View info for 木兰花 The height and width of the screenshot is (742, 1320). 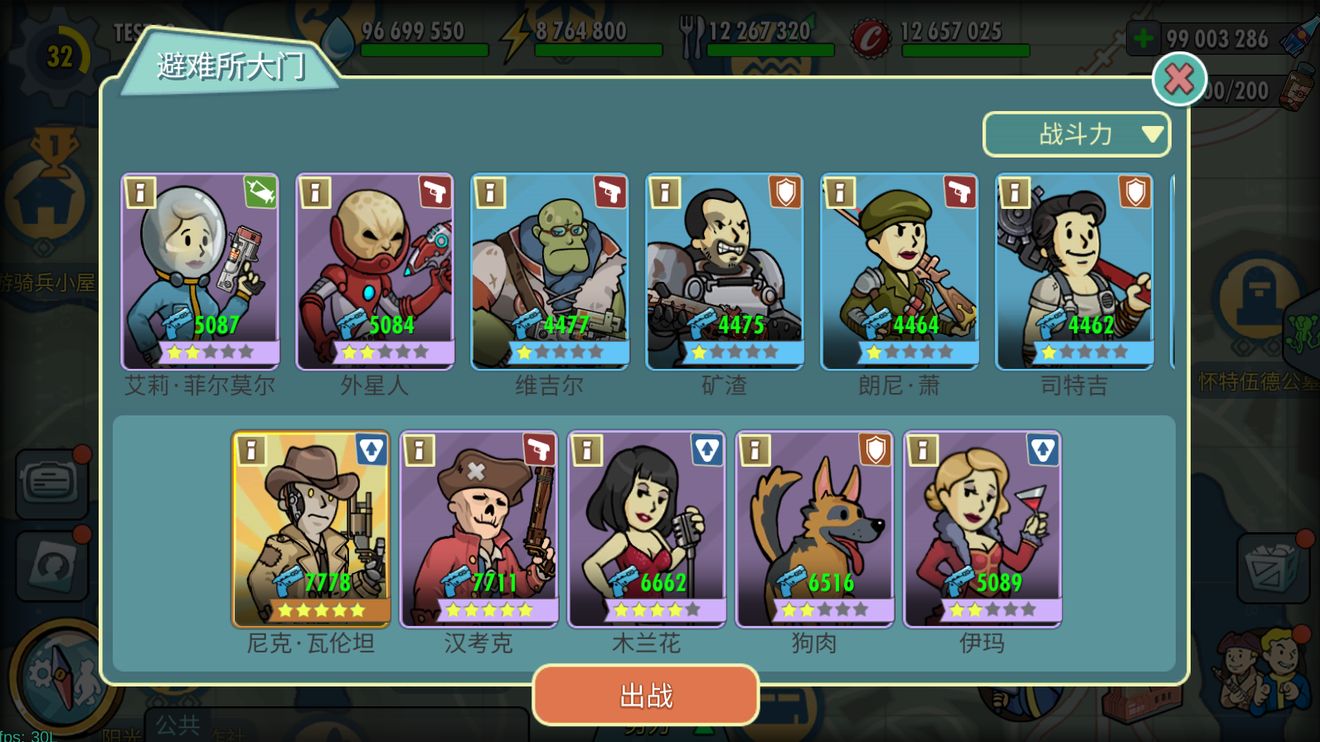point(588,450)
